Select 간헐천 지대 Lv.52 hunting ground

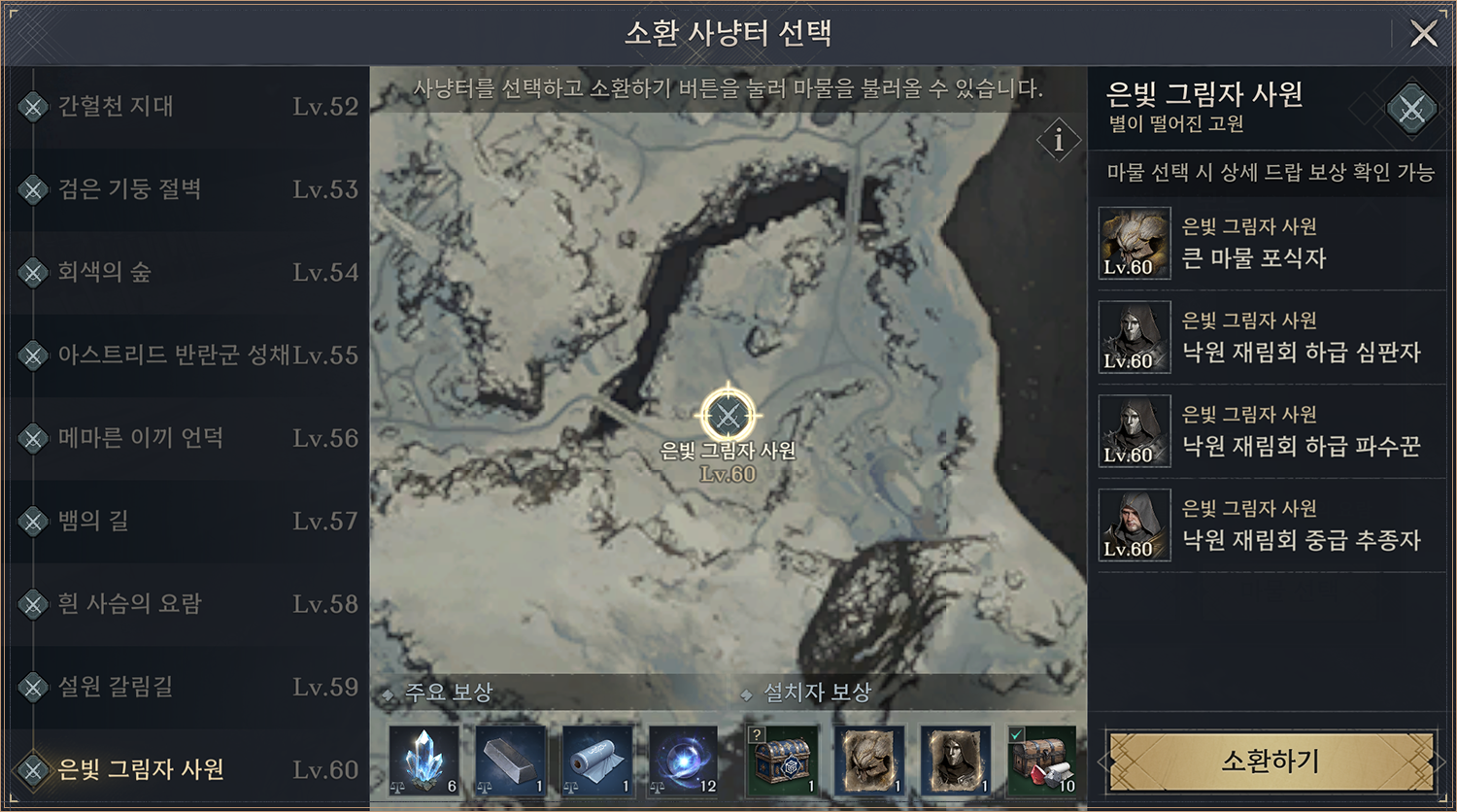(185, 106)
